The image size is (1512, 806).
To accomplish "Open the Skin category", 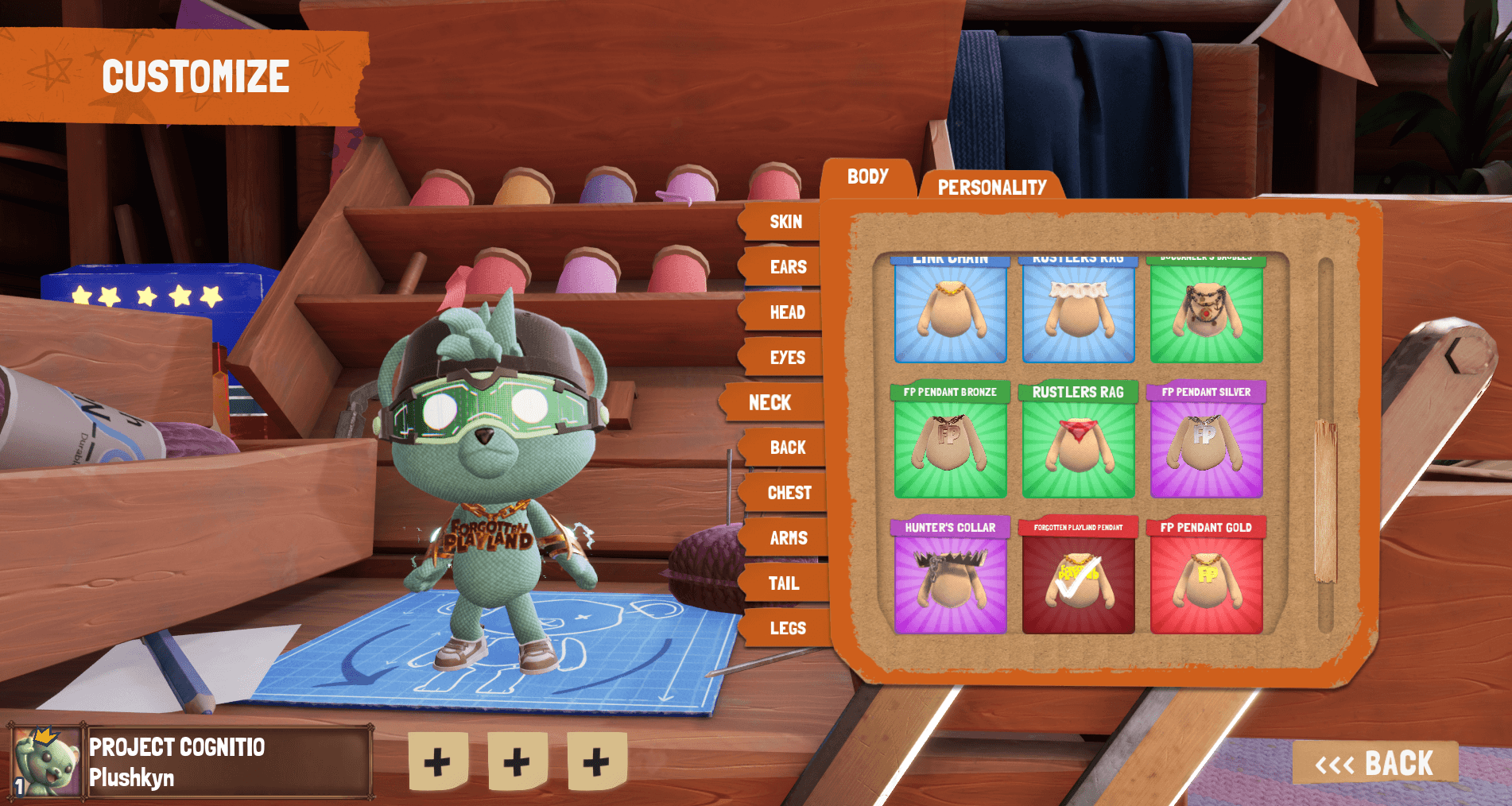I will point(785,223).
